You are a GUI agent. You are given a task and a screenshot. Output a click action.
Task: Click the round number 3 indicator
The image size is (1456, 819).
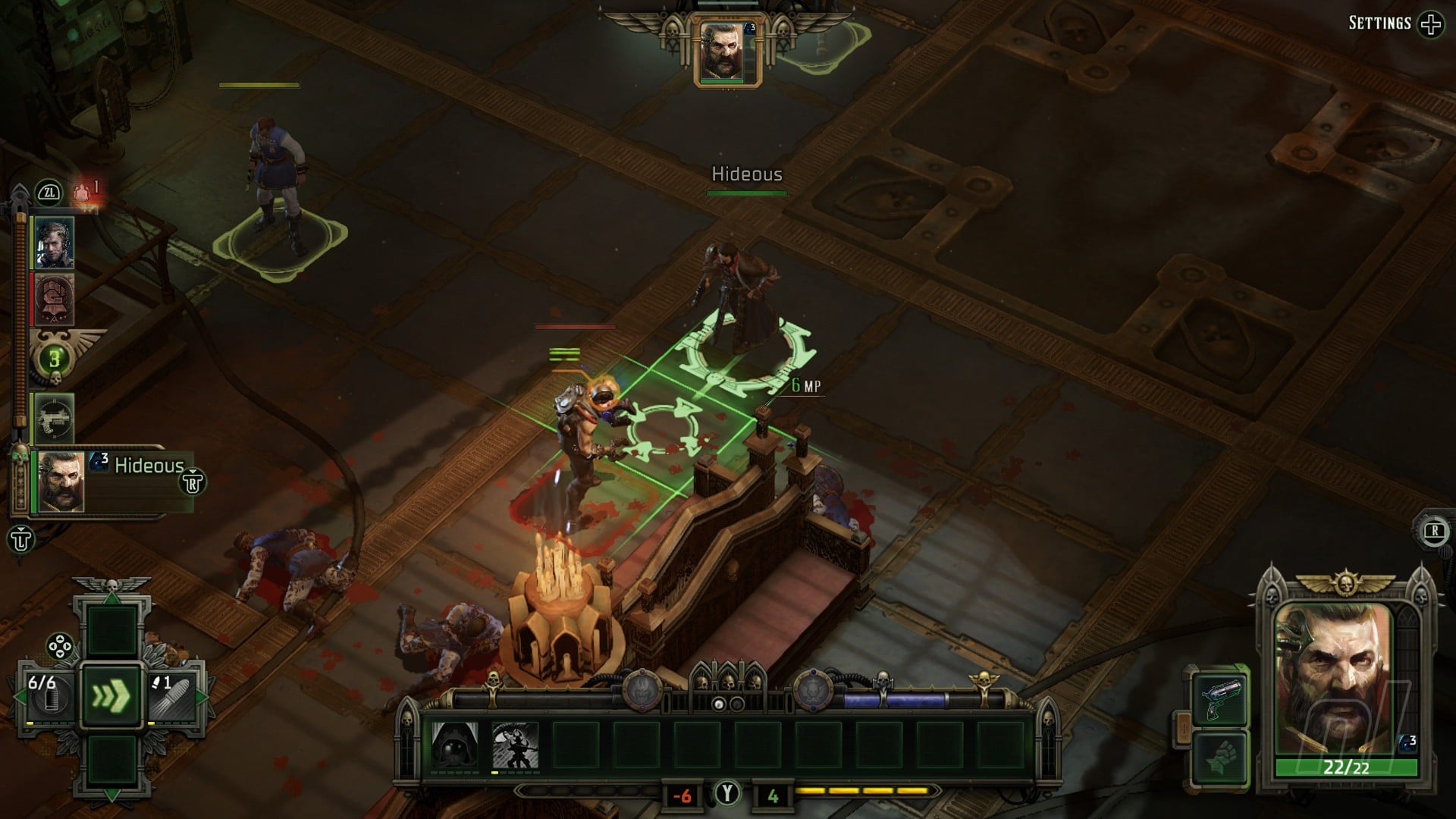coord(55,359)
